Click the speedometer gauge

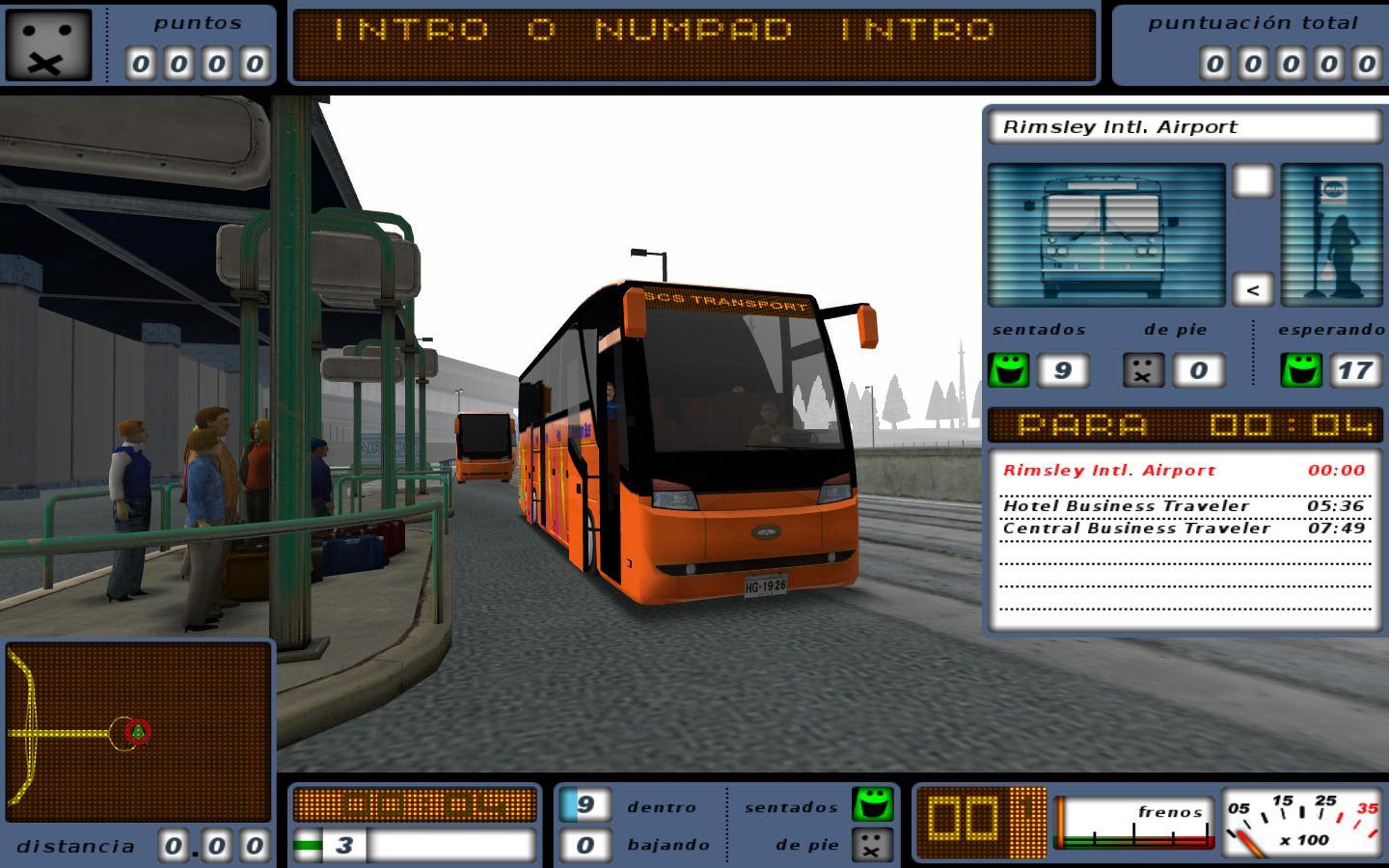(1307, 825)
